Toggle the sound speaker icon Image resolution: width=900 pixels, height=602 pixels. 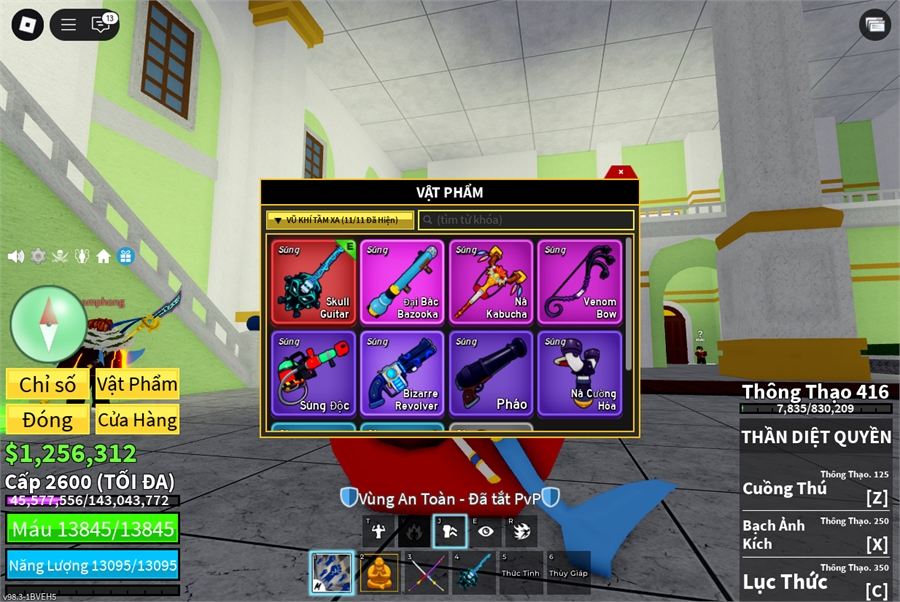point(16,256)
